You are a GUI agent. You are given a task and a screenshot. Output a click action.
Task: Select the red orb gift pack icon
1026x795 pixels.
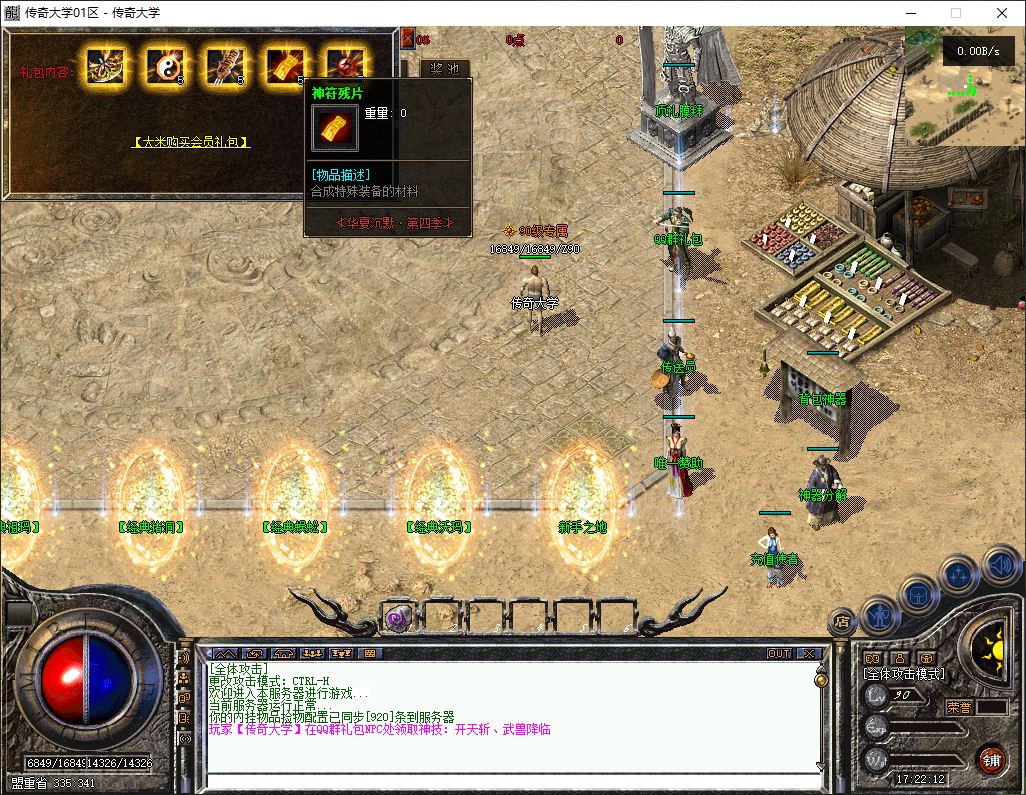[x=343, y=66]
